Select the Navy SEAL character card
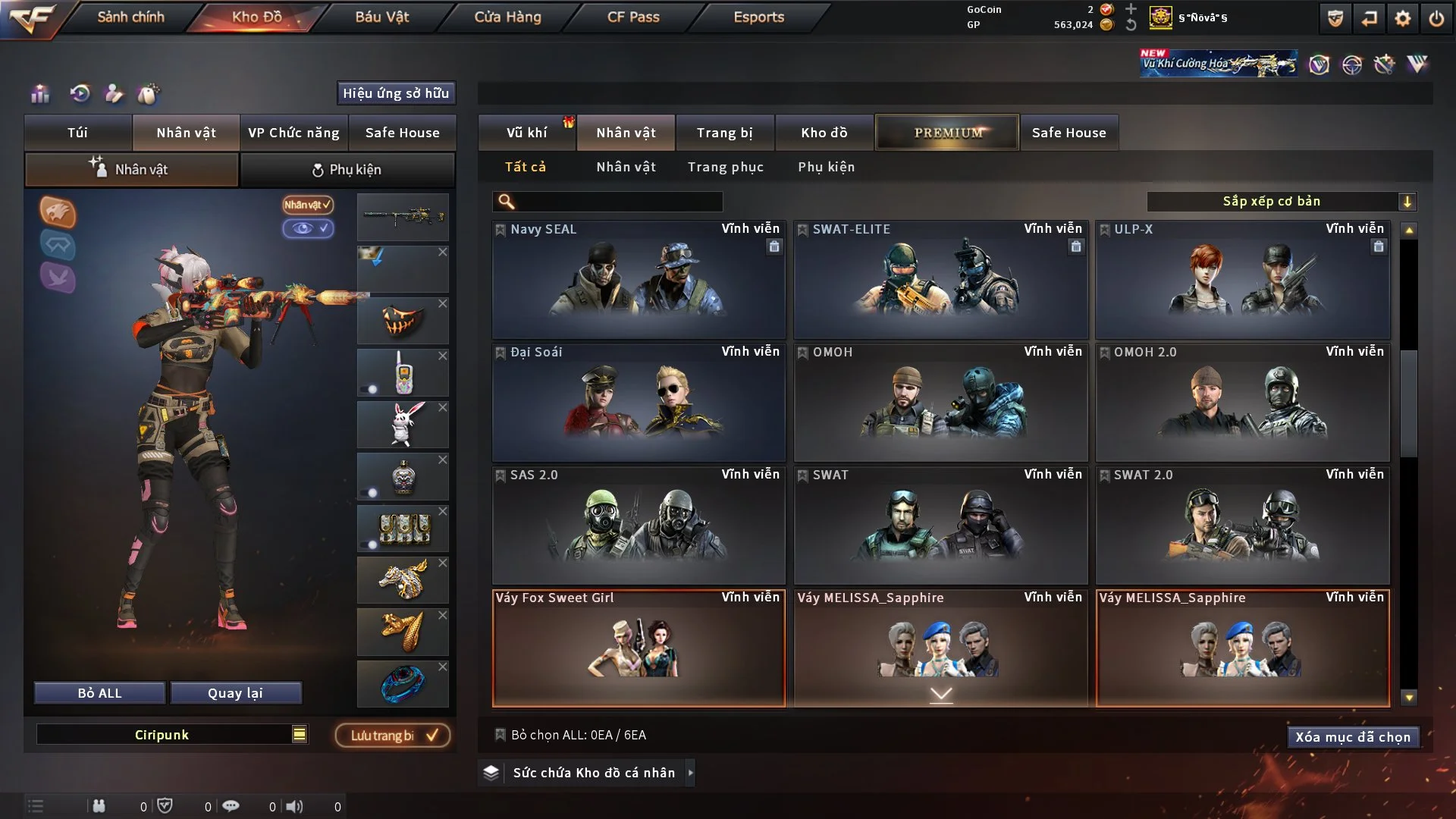The width and height of the screenshot is (1456, 819). tap(639, 279)
